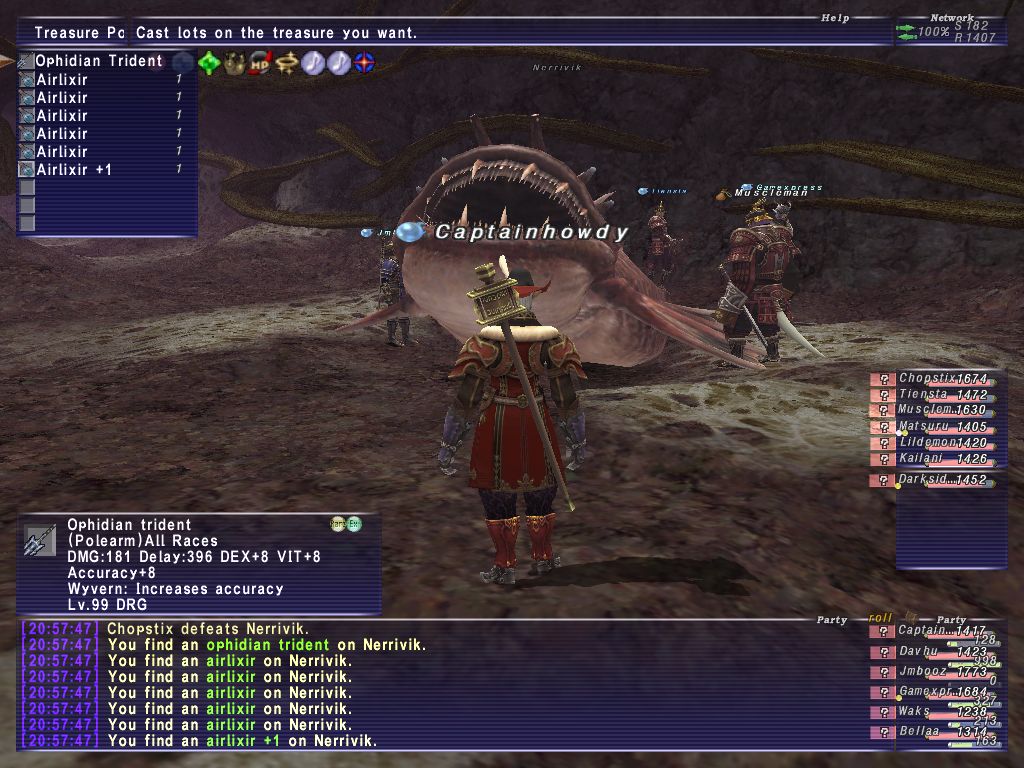Click the red and blue star status icon
This screenshot has width=1024, height=768.
coord(365,62)
